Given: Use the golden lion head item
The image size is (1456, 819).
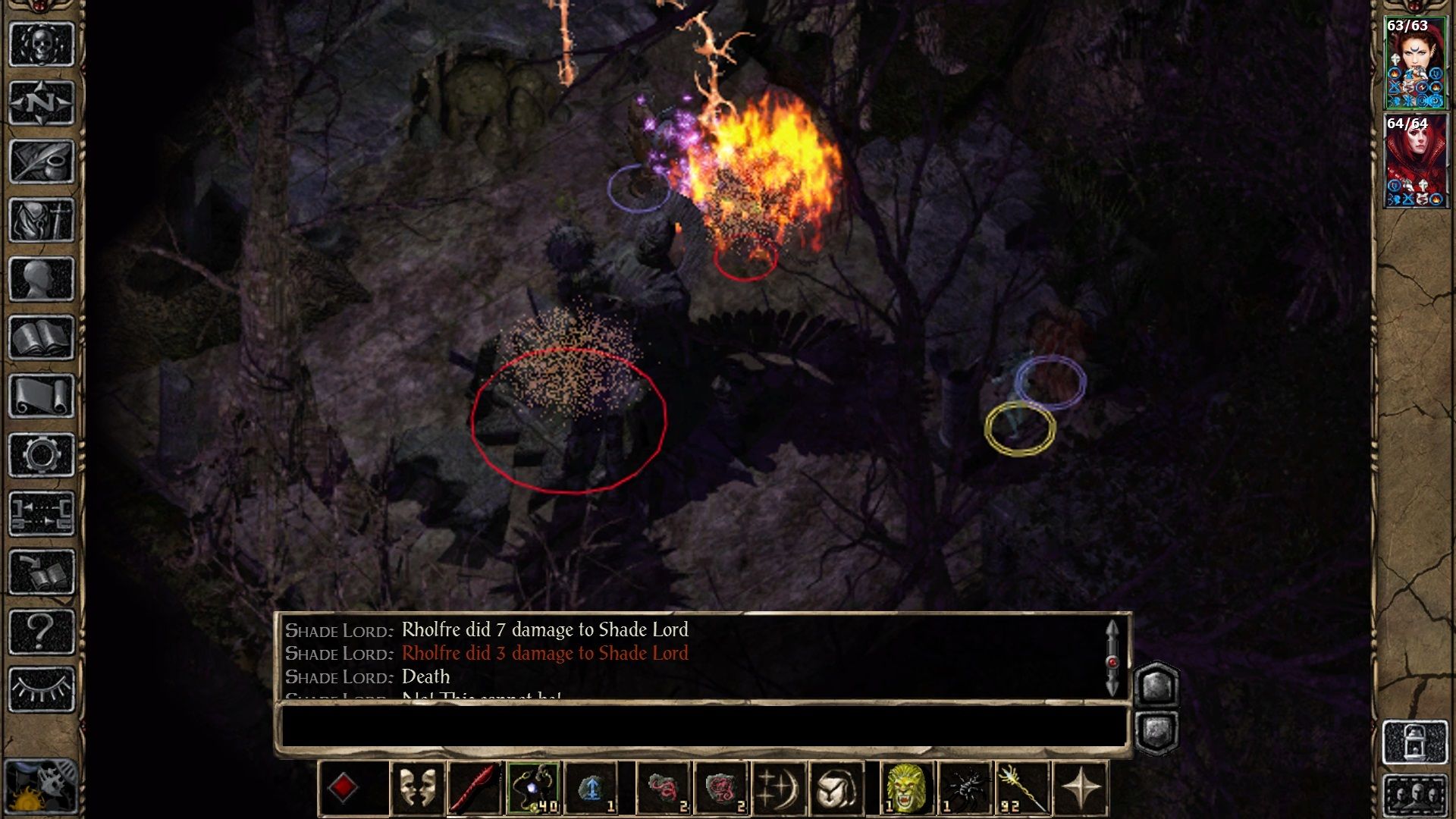Looking at the screenshot, I should tap(906, 789).
